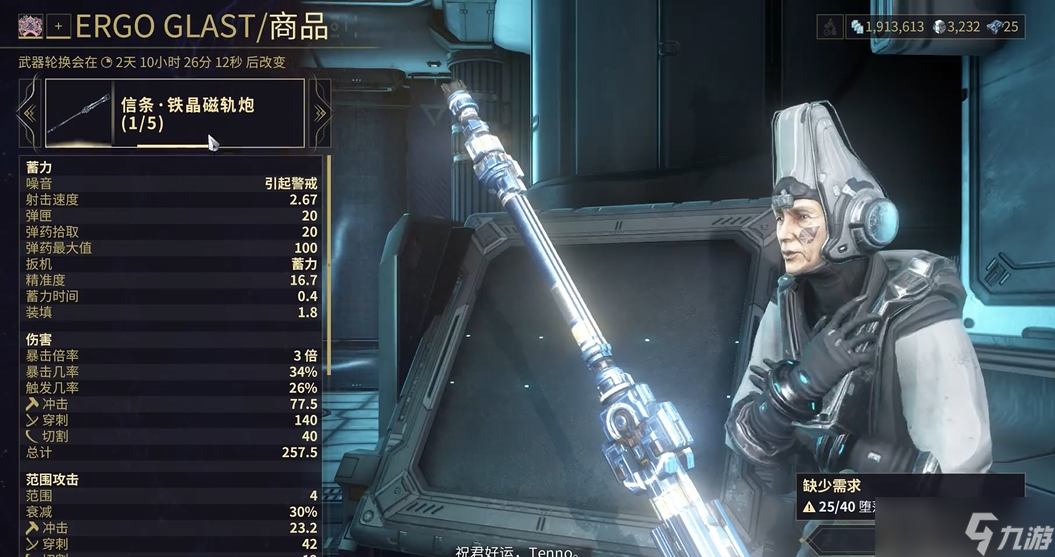Show the next weapon with right arrow

tap(320, 113)
